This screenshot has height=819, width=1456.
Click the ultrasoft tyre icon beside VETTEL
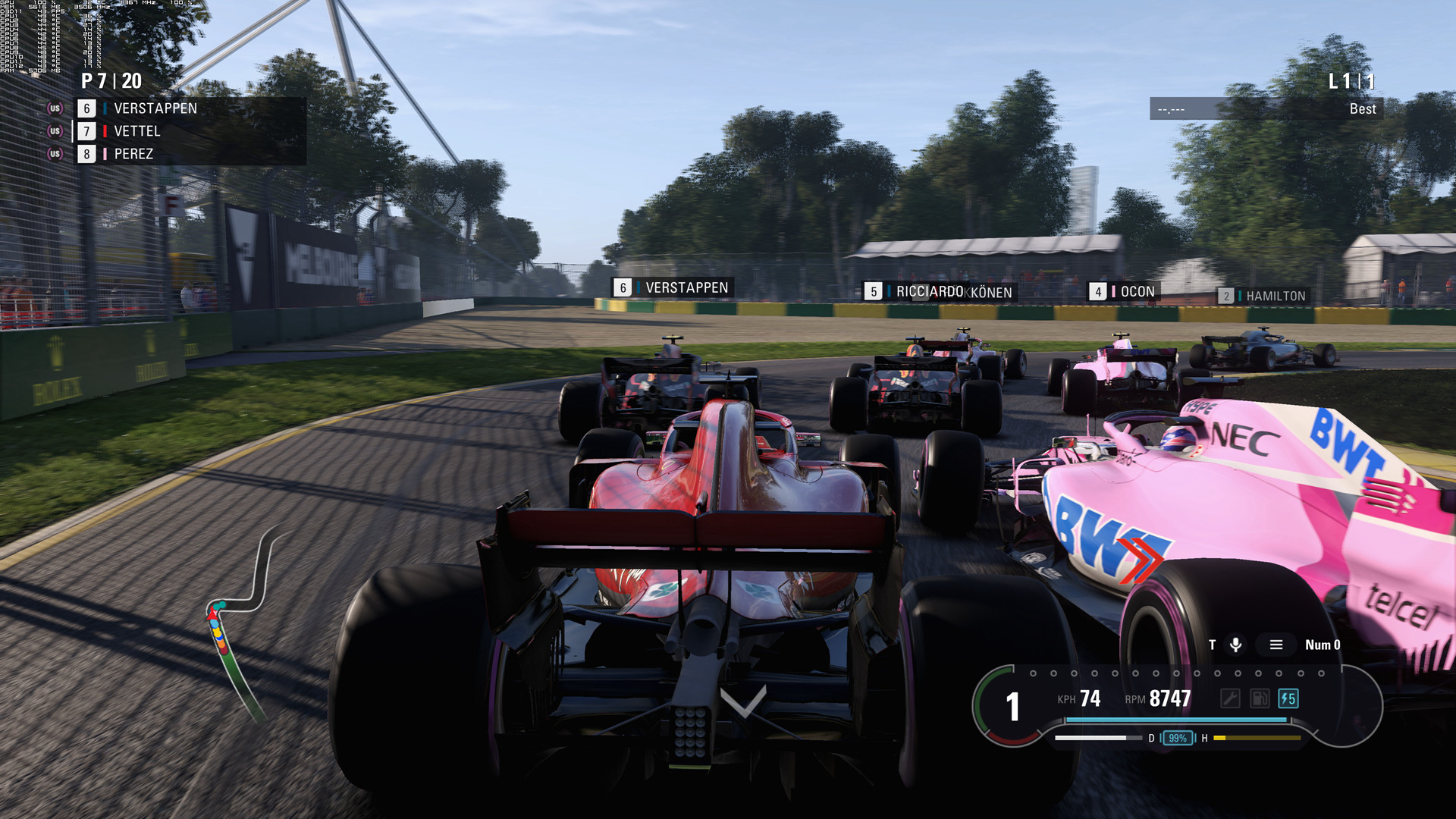click(x=55, y=130)
